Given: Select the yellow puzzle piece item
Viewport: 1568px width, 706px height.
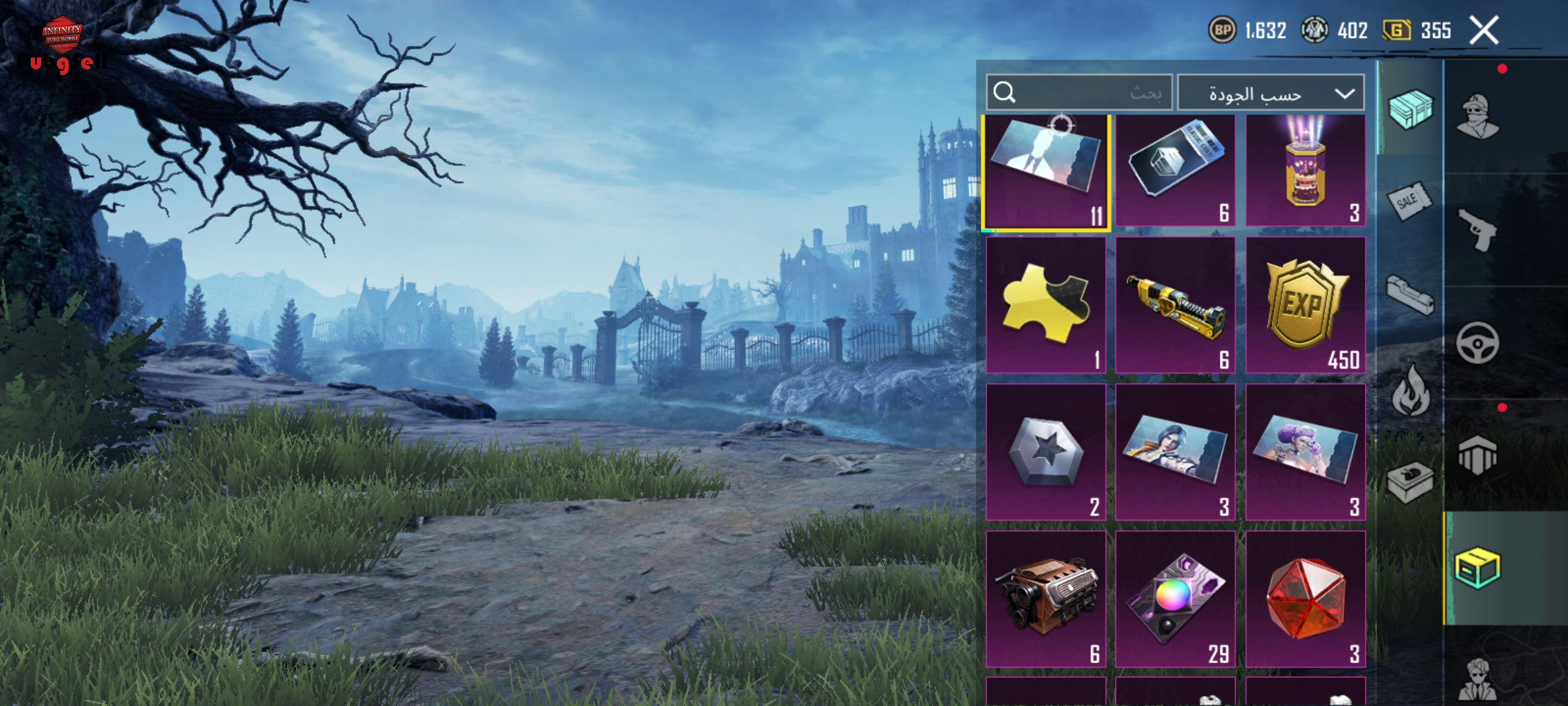Looking at the screenshot, I should pos(1045,305).
